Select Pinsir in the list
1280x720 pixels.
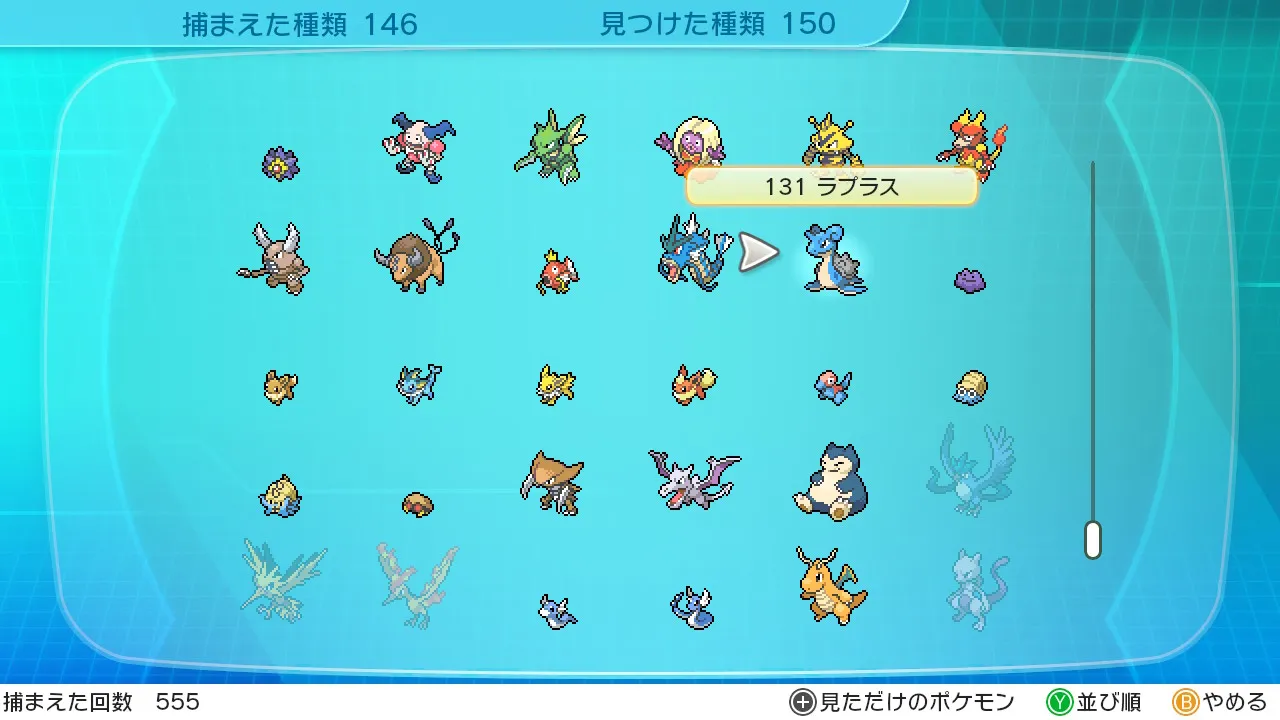[x=273, y=258]
